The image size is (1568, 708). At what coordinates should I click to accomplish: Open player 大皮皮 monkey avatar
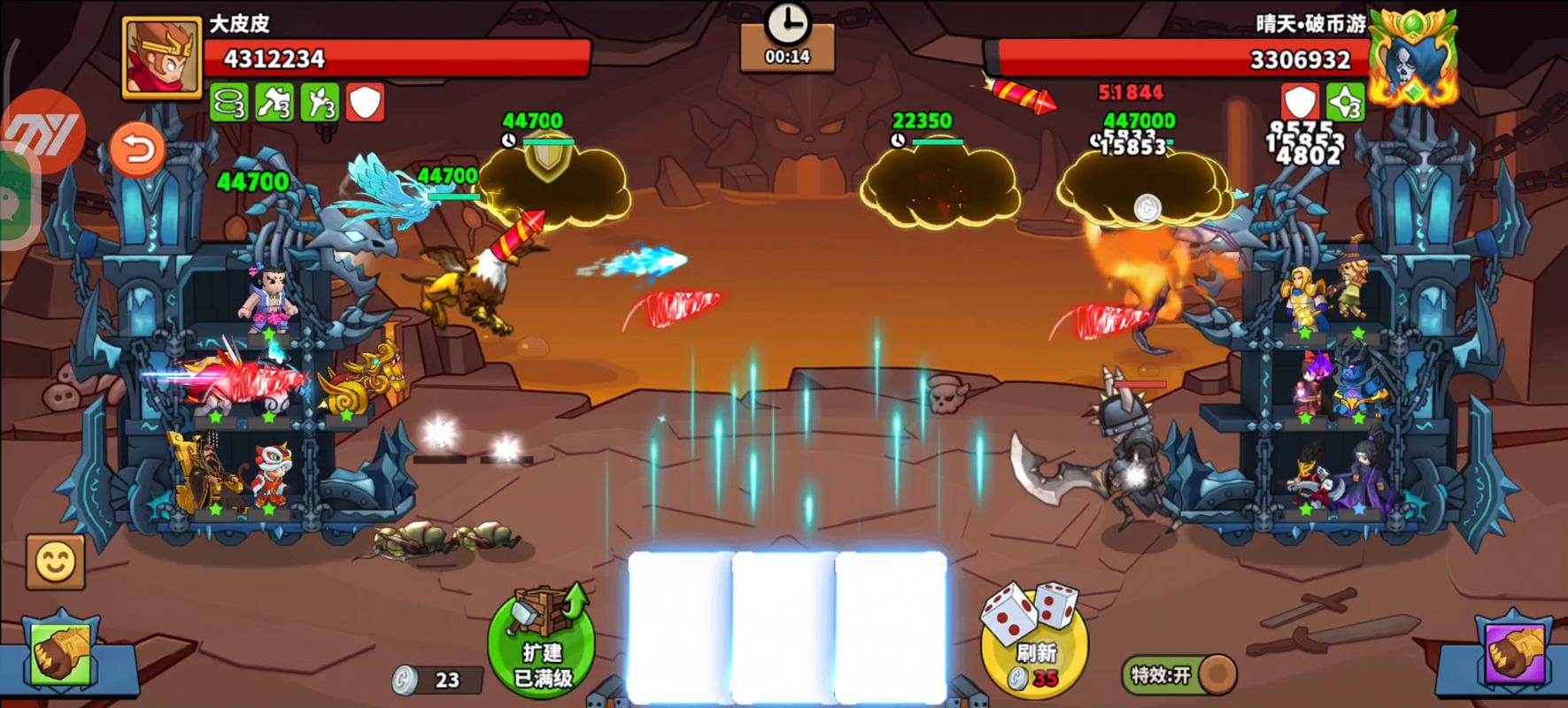pyautogui.click(x=161, y=58)
